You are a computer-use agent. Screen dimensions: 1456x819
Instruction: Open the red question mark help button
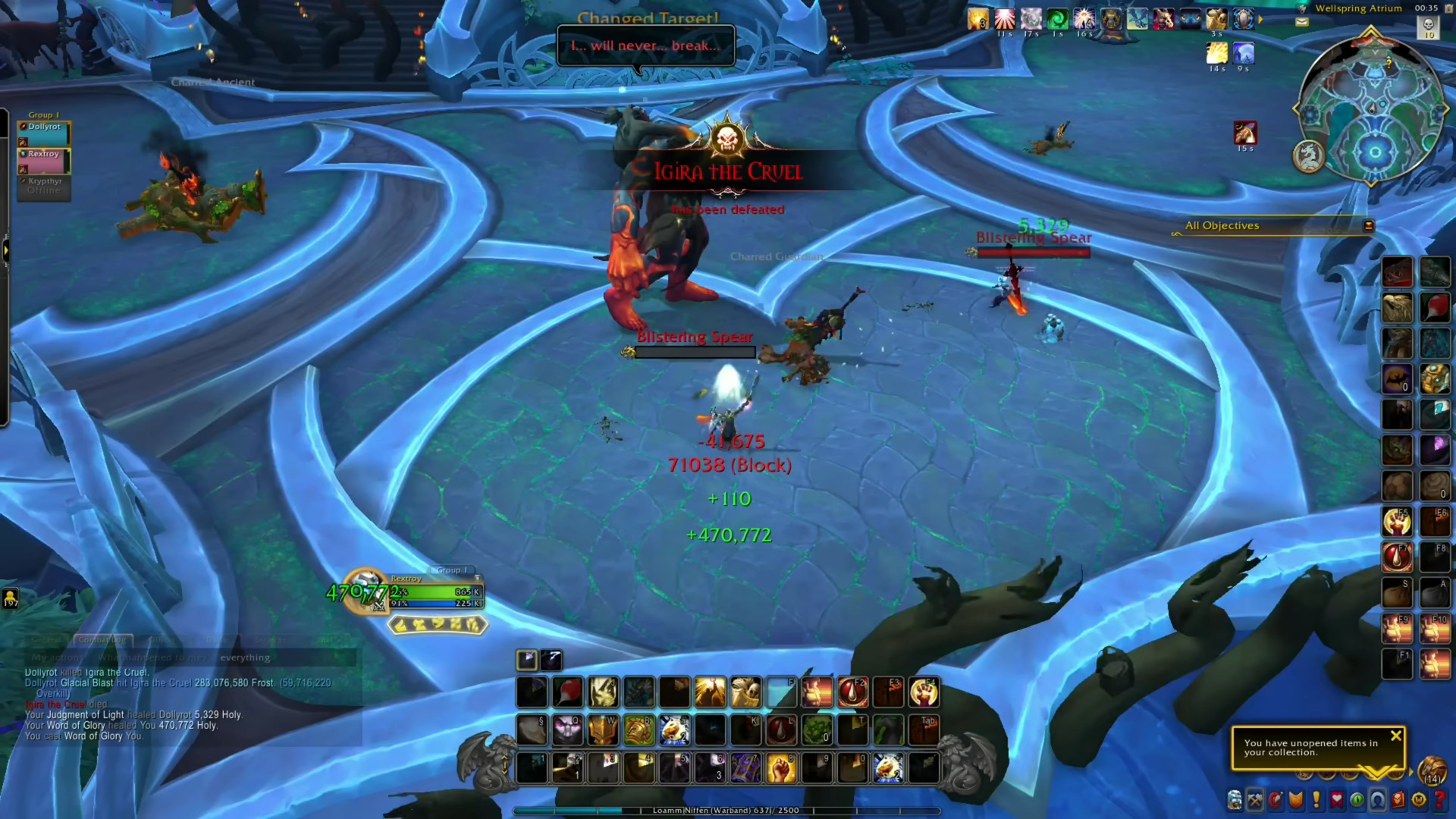point(1439,799)
